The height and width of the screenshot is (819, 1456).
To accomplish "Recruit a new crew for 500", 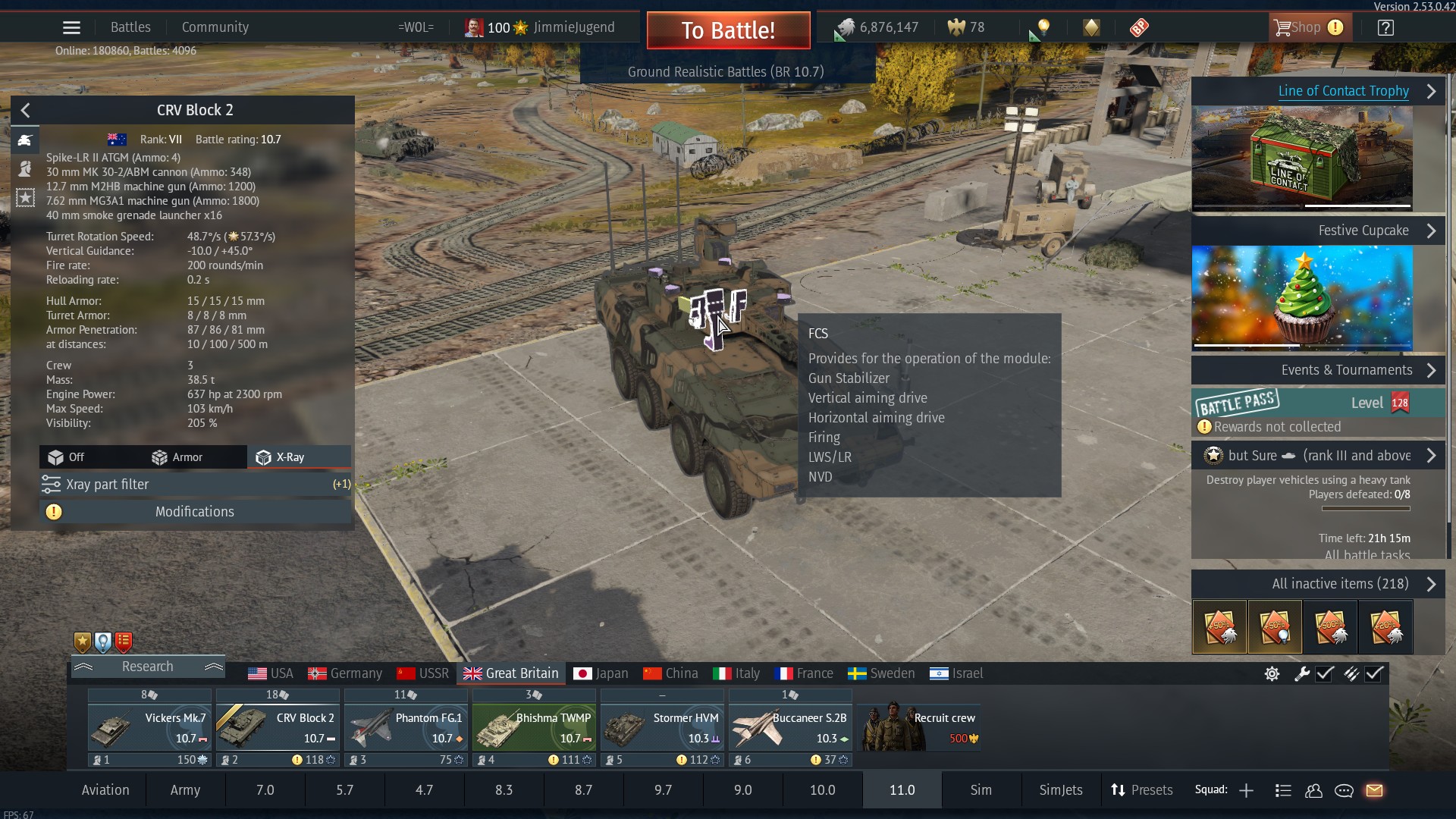I will point(920,728).
